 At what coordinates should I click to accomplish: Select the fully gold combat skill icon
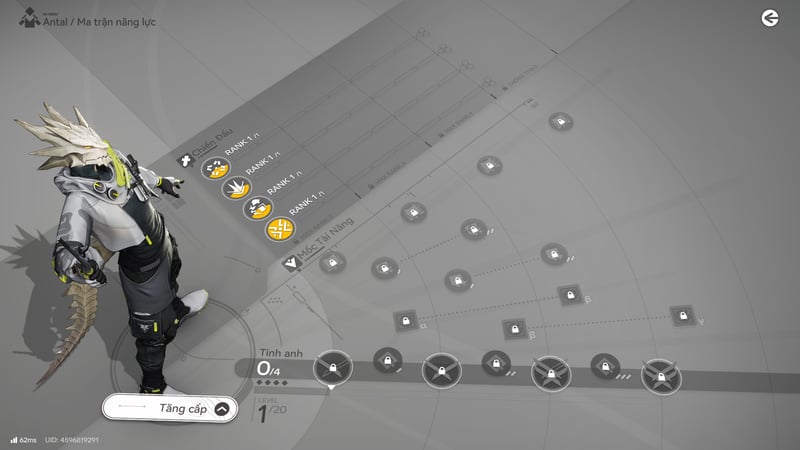[x=279, y=229]
